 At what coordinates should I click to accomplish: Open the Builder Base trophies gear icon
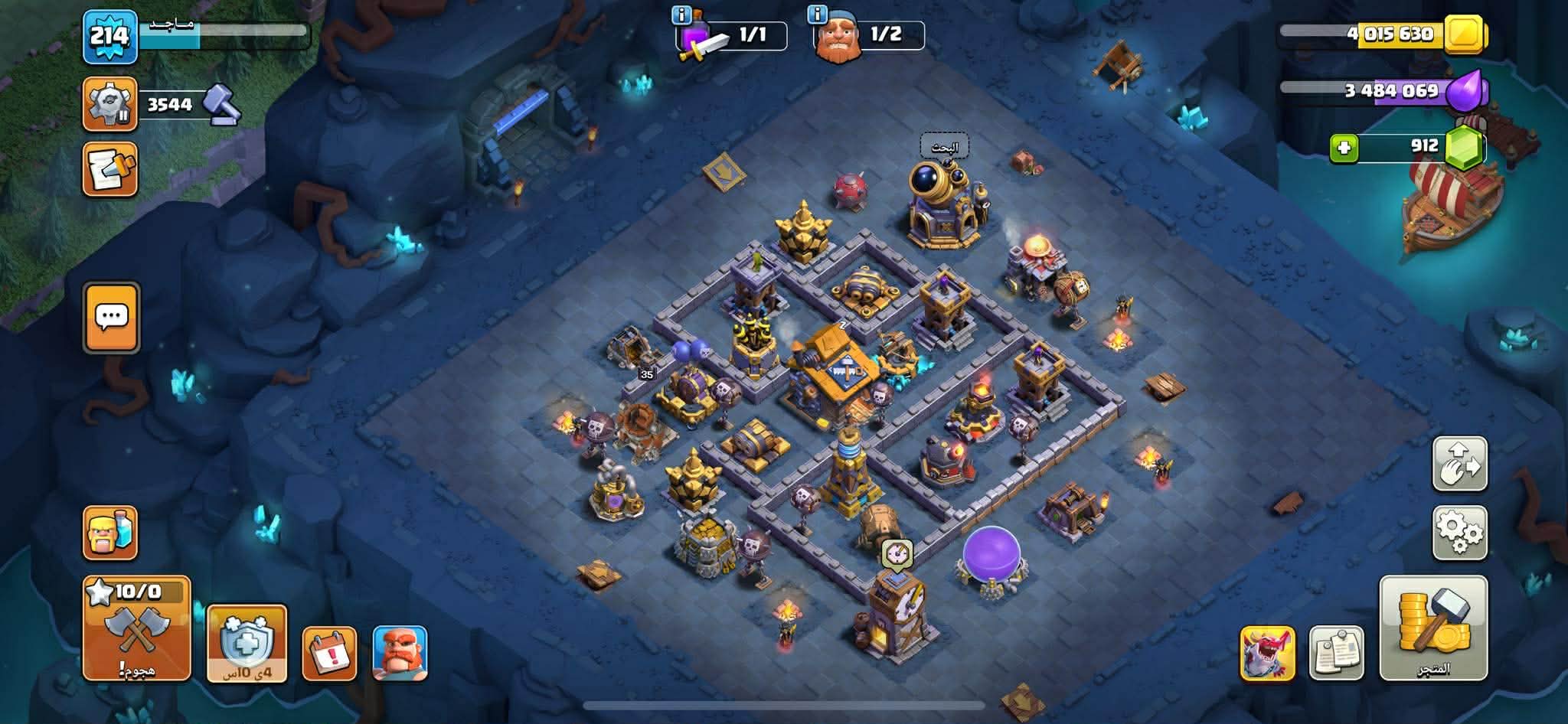[110, 104]
